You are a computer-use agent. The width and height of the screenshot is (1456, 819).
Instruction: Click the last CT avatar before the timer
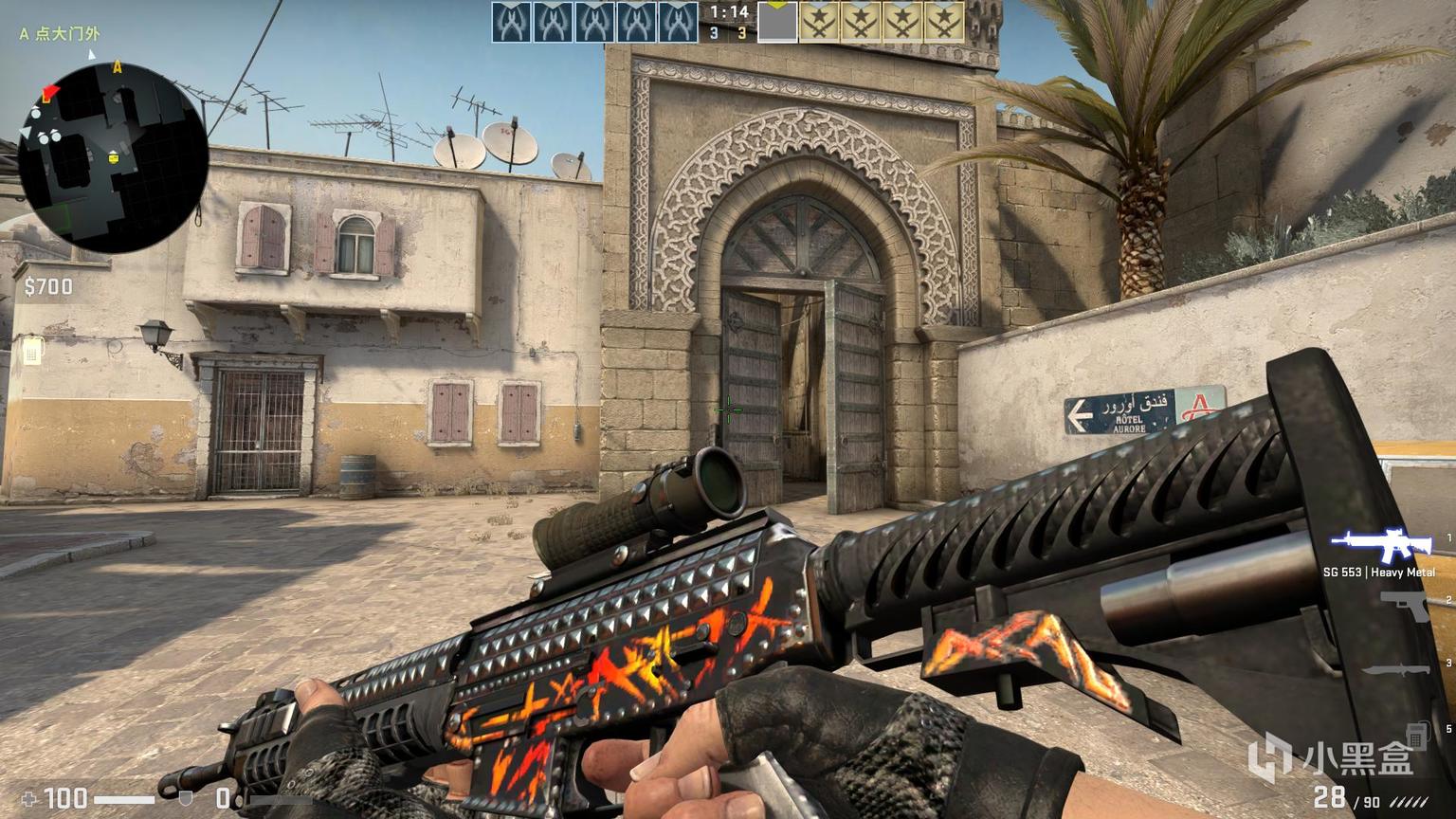point(680,20)
